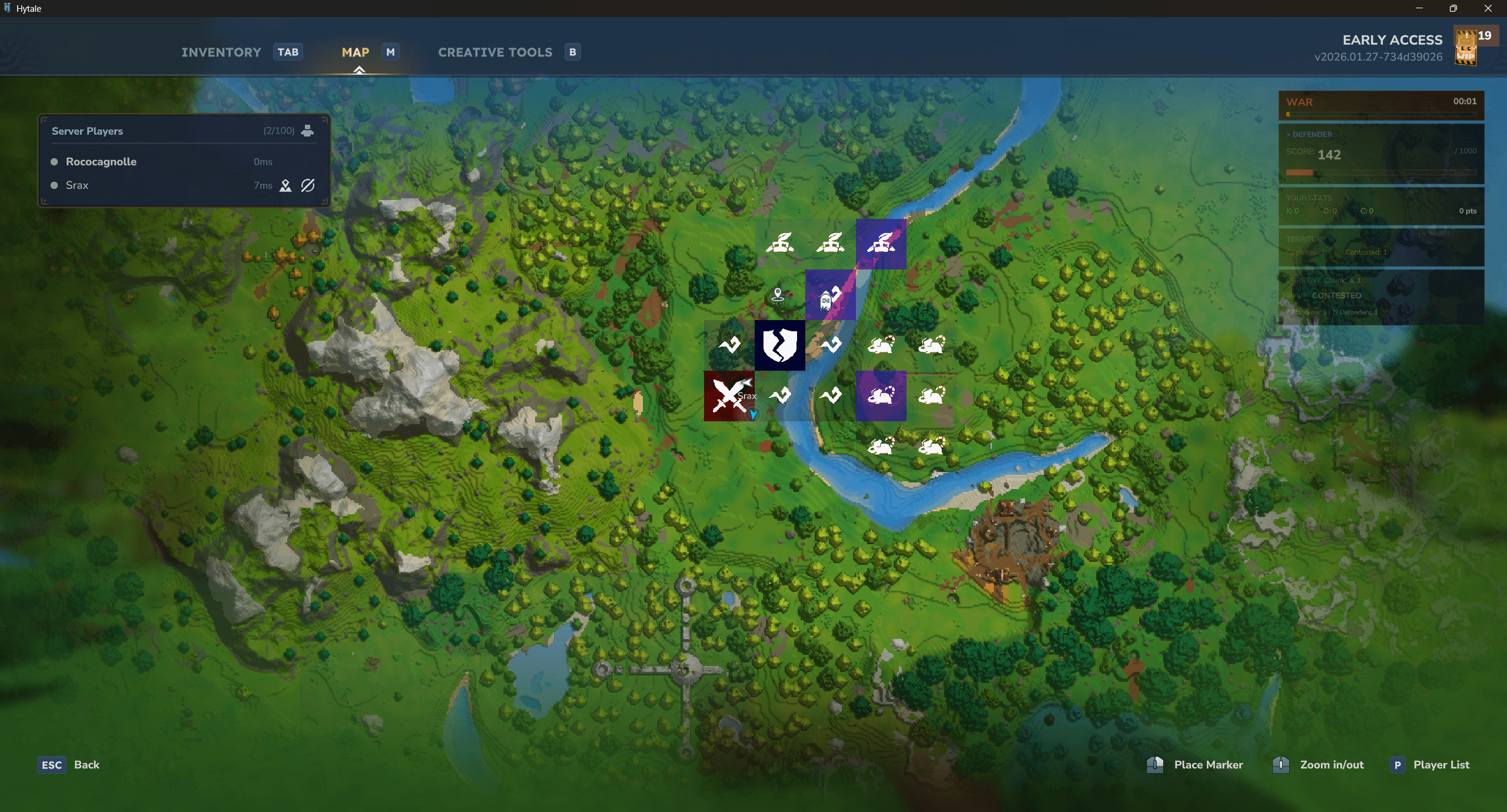Select the broken shield territory tile
This screenshot has height=812, width=1507.
[x=779, y=345]
